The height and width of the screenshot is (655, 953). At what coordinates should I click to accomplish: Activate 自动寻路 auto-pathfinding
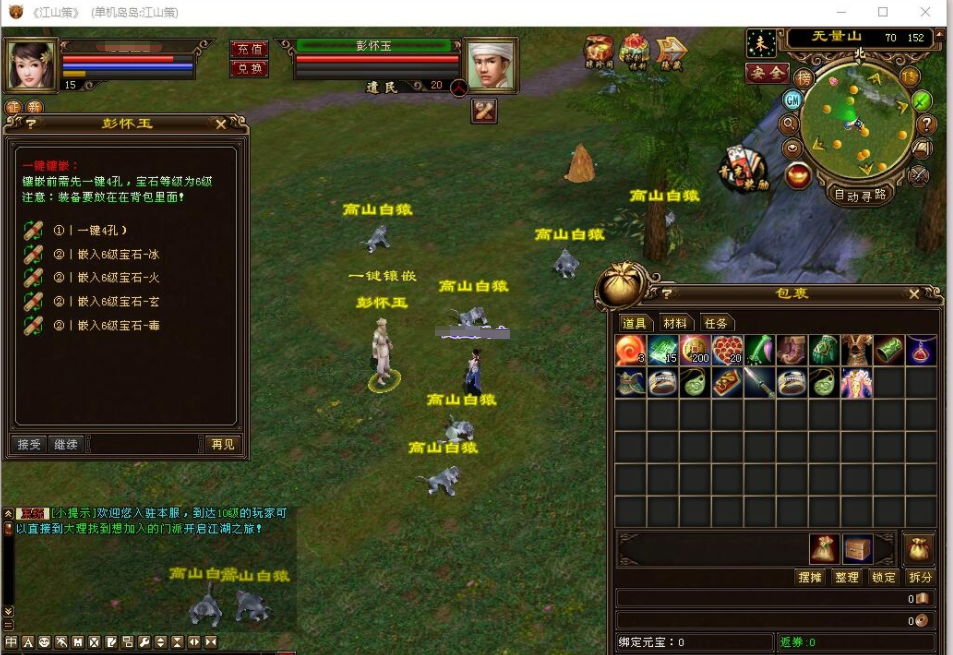[x=860, y=195]
